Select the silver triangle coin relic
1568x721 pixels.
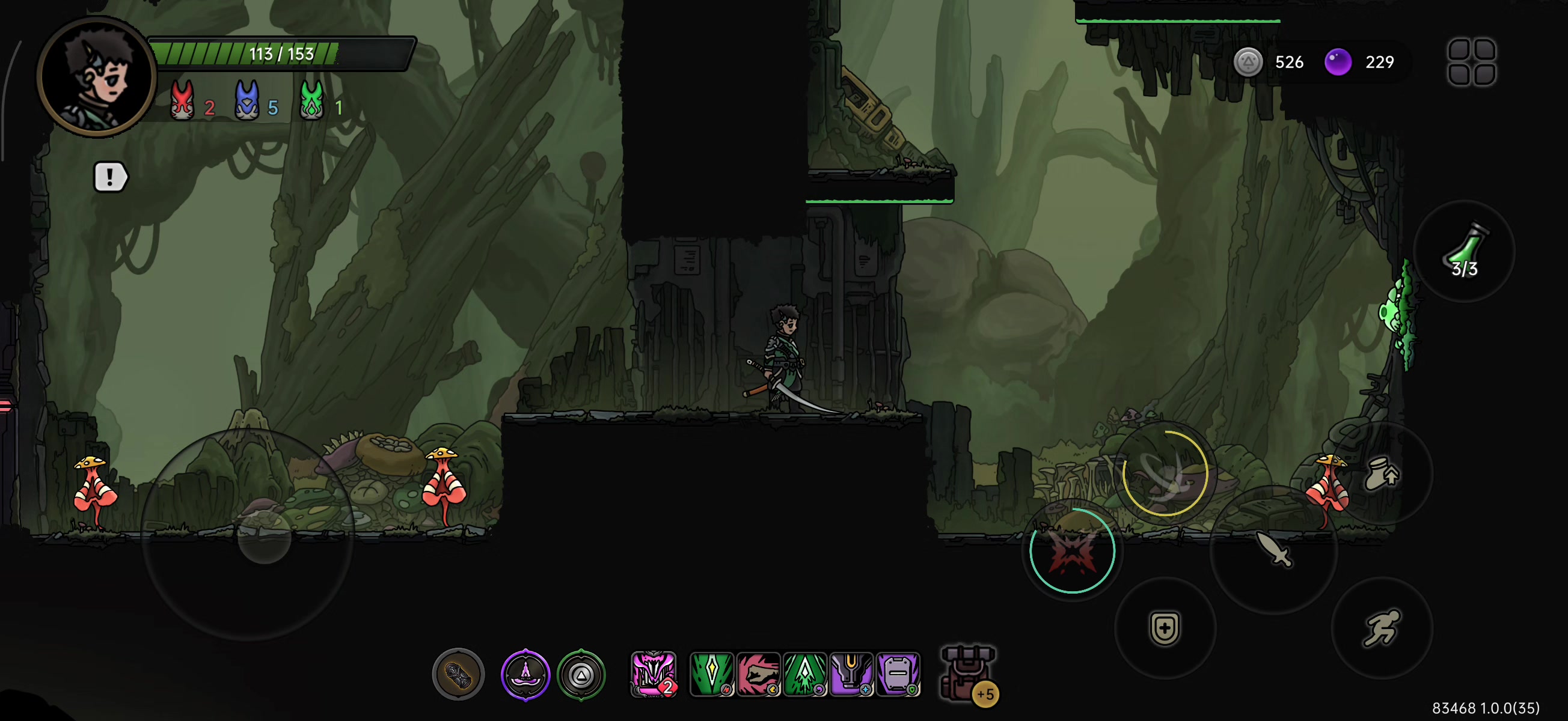pos(581,674)
